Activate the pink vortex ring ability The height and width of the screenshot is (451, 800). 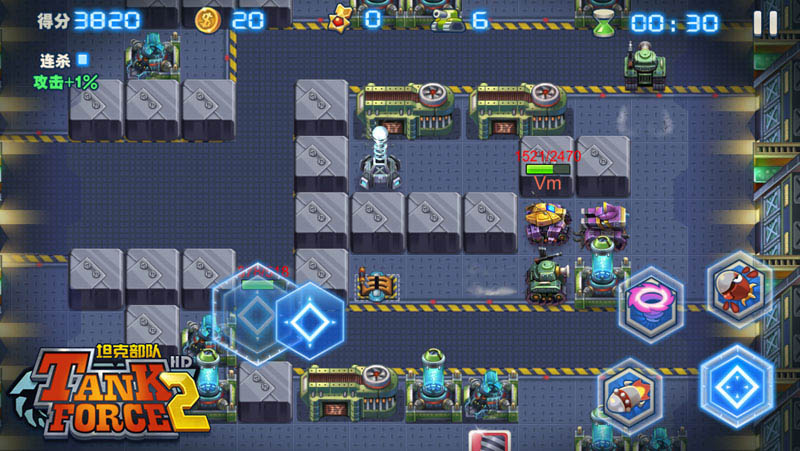(x=650, y=300)
